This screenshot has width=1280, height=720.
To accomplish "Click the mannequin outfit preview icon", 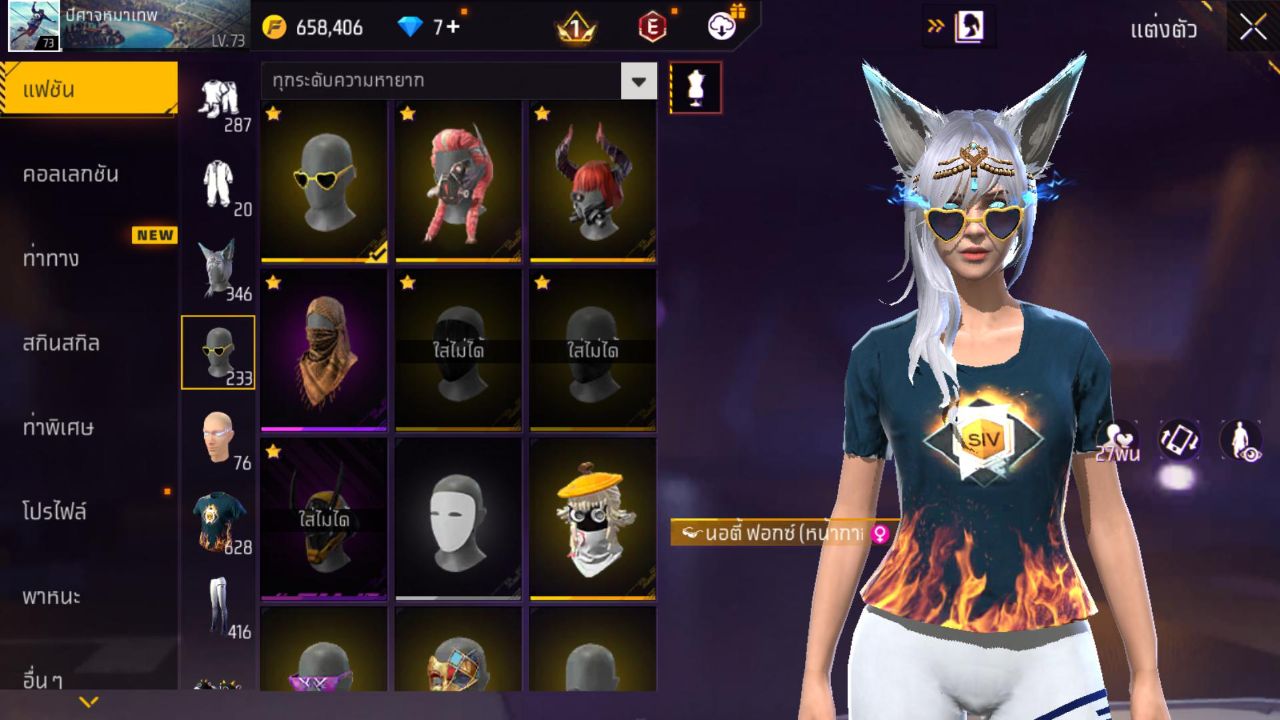I will tap(694, 87).
